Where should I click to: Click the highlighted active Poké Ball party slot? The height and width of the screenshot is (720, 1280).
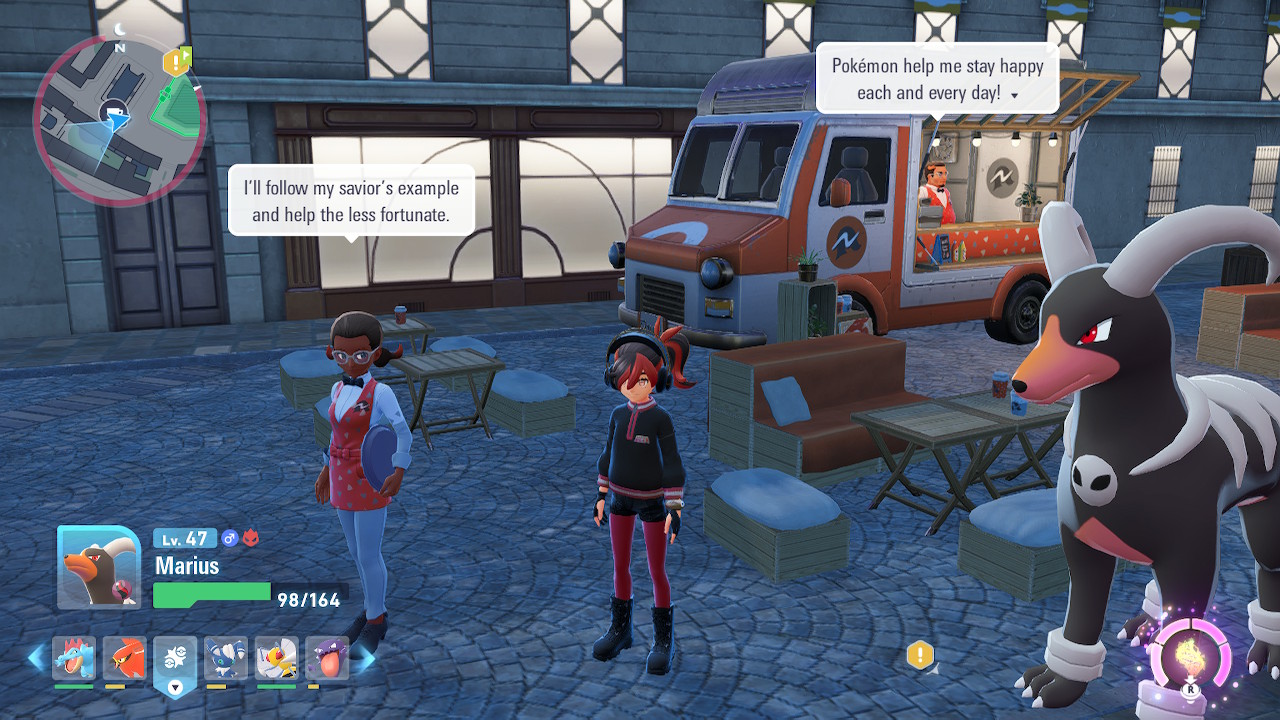tap(175, 662)
